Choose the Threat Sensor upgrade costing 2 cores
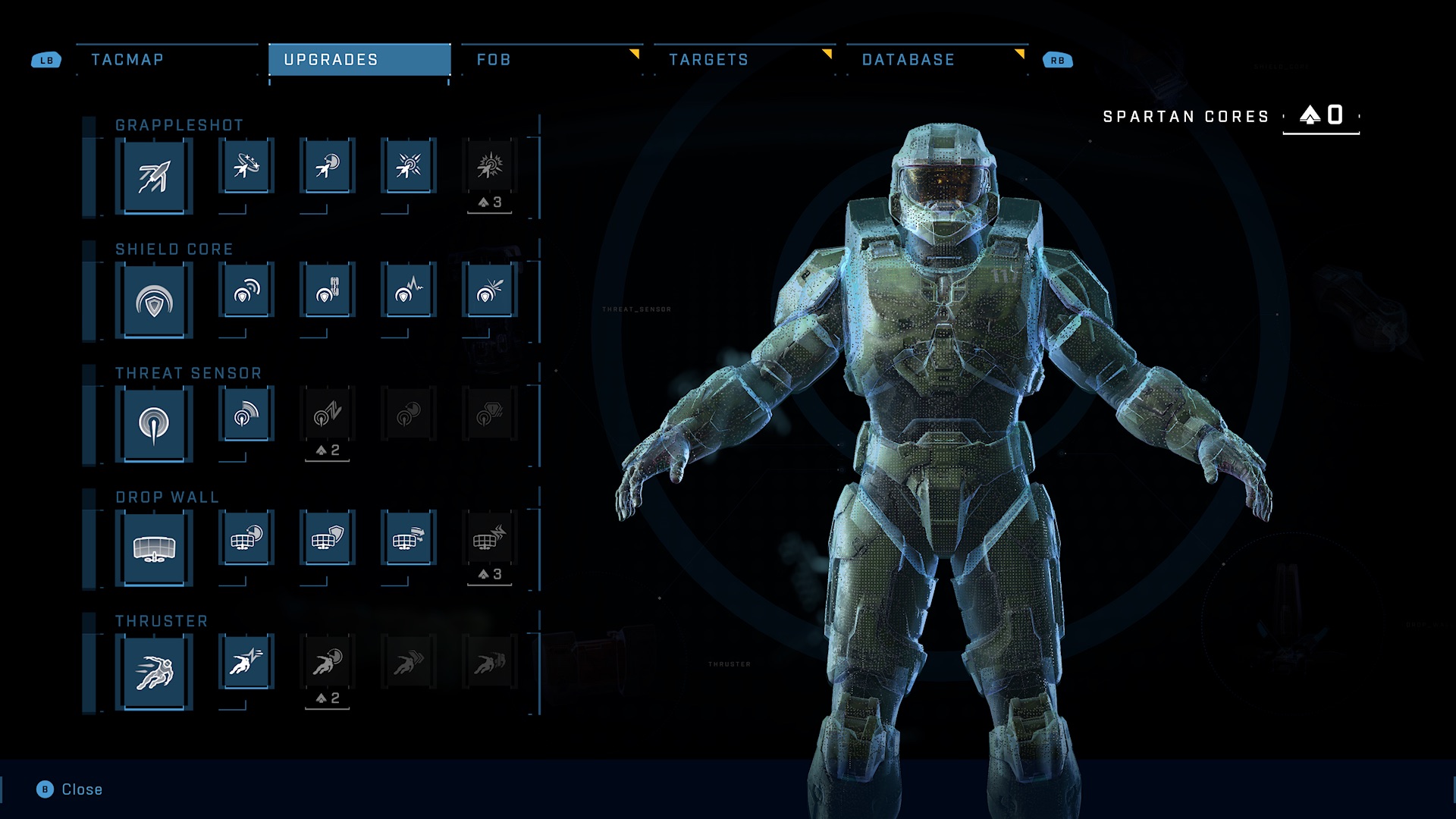Screen dimensions: 1456x819 coord(328,415)
